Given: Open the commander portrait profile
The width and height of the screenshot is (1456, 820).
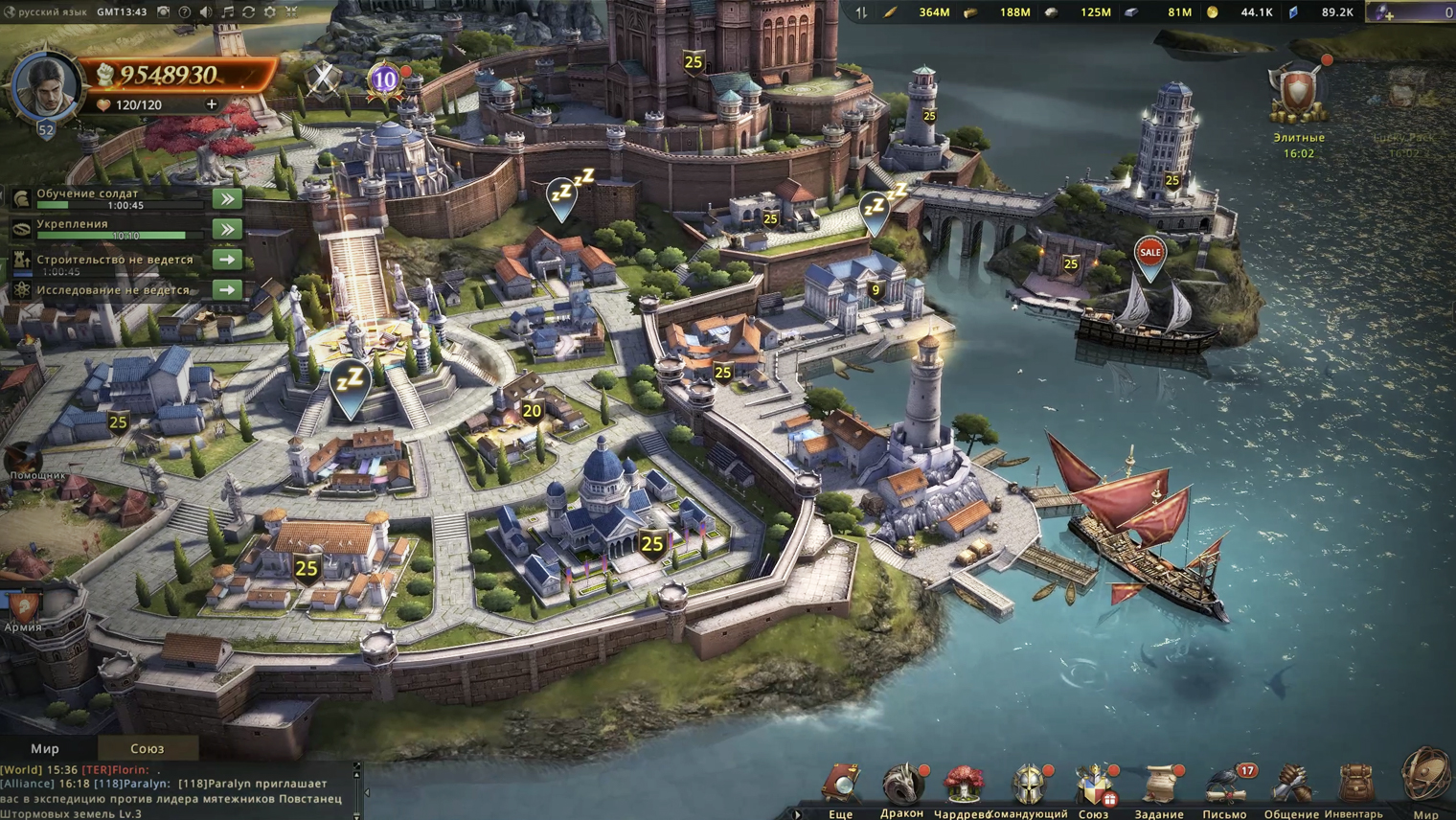Looking at the screenshot, I should pyautogui.click(x=43, y=86).
